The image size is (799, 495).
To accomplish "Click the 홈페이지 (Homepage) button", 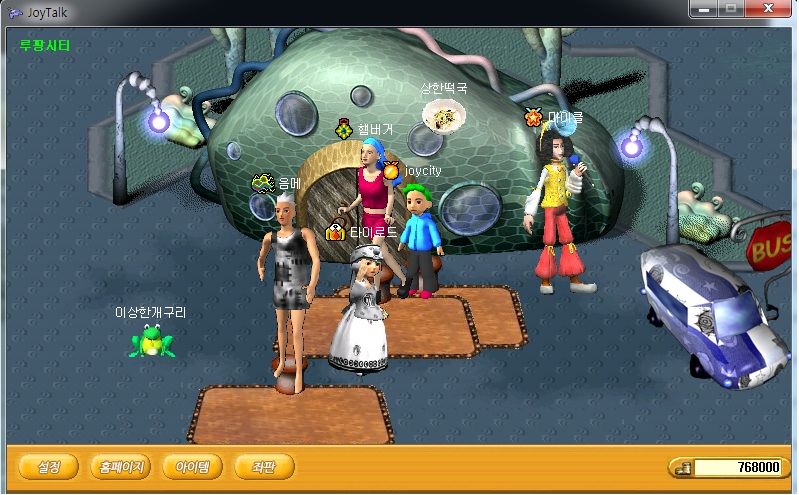I will pyautogui.click(x=119, y=466).
